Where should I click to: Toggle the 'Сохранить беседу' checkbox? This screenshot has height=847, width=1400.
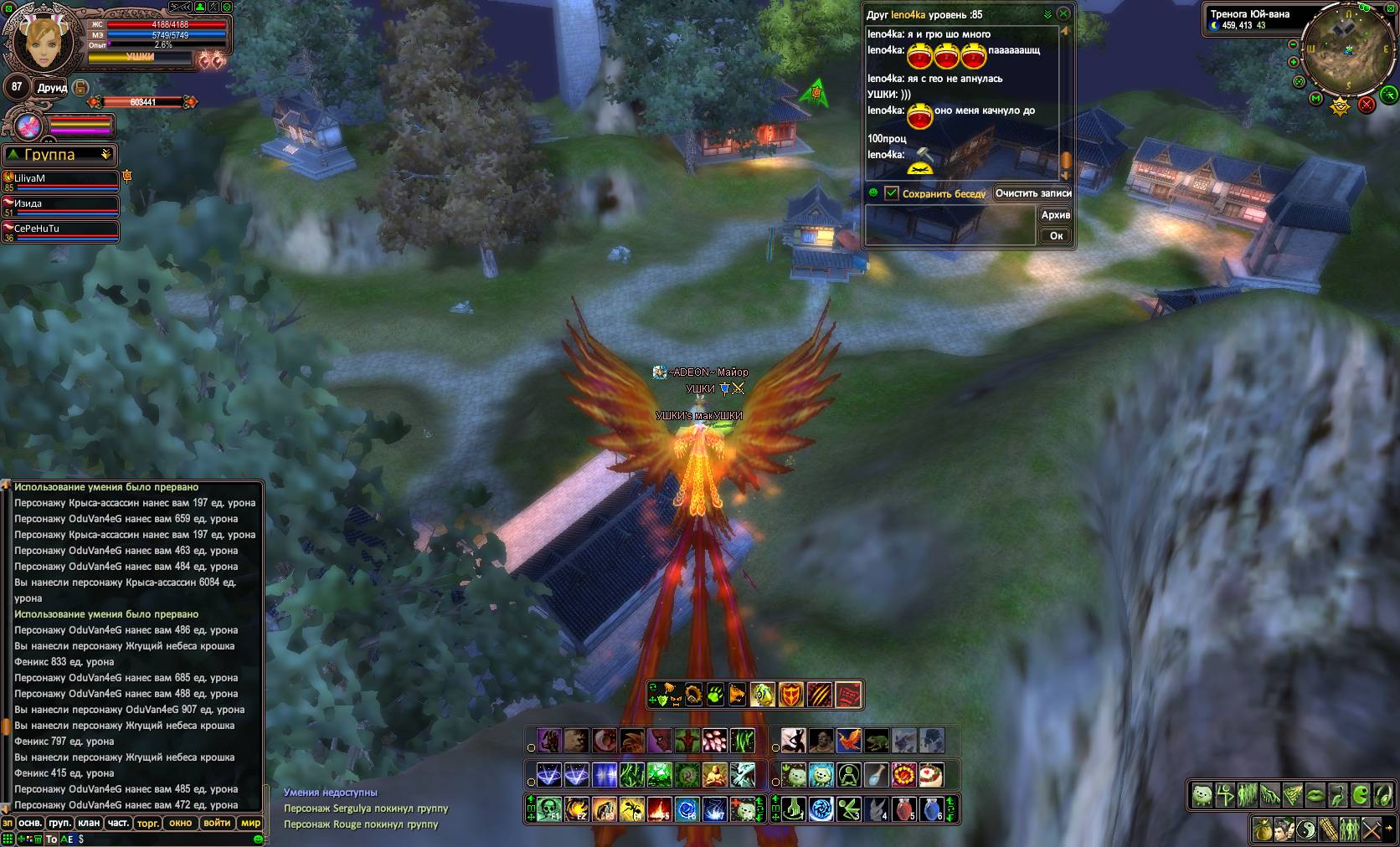click(891, 193)
